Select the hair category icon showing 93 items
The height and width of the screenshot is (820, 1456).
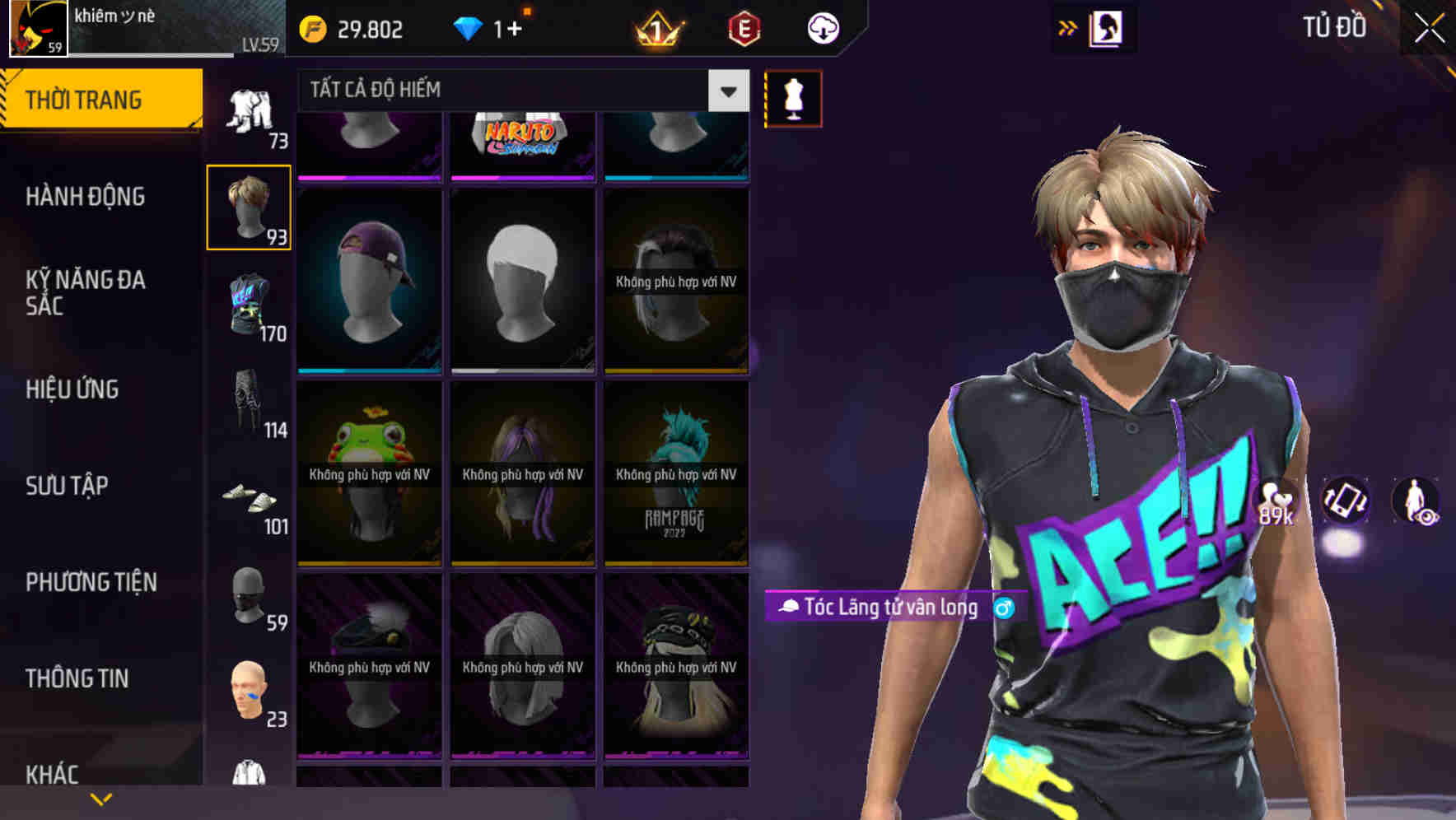(x=248, y=207)
